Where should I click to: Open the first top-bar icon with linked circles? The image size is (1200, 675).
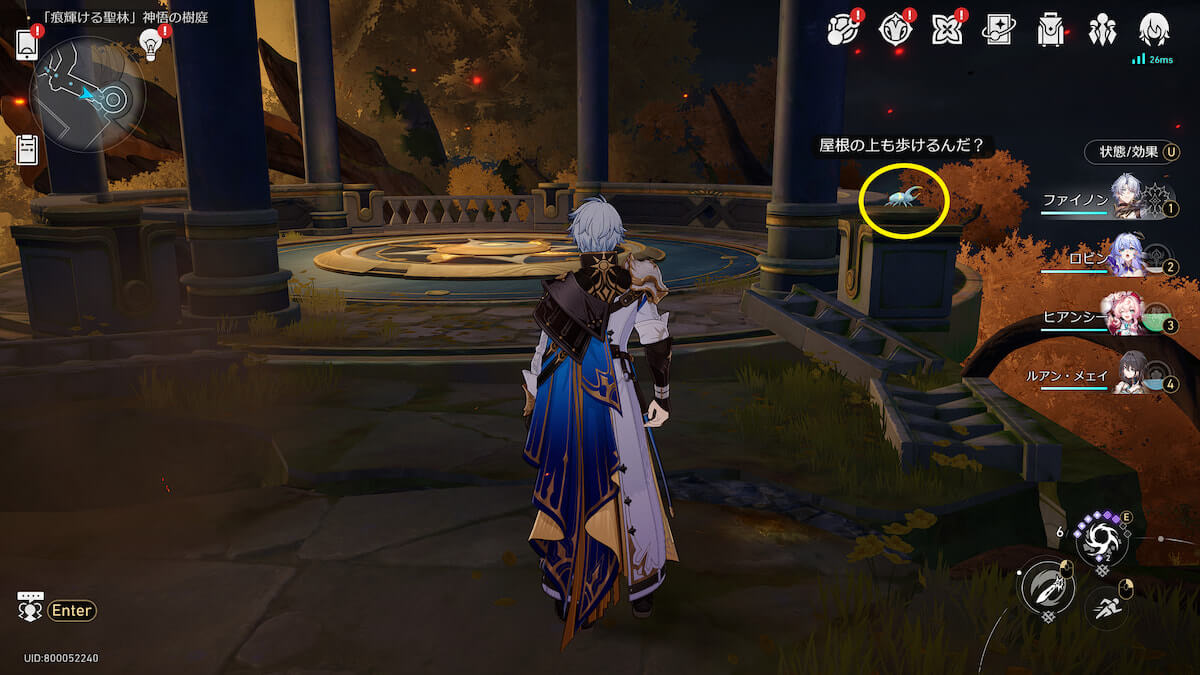click(843, 31)
